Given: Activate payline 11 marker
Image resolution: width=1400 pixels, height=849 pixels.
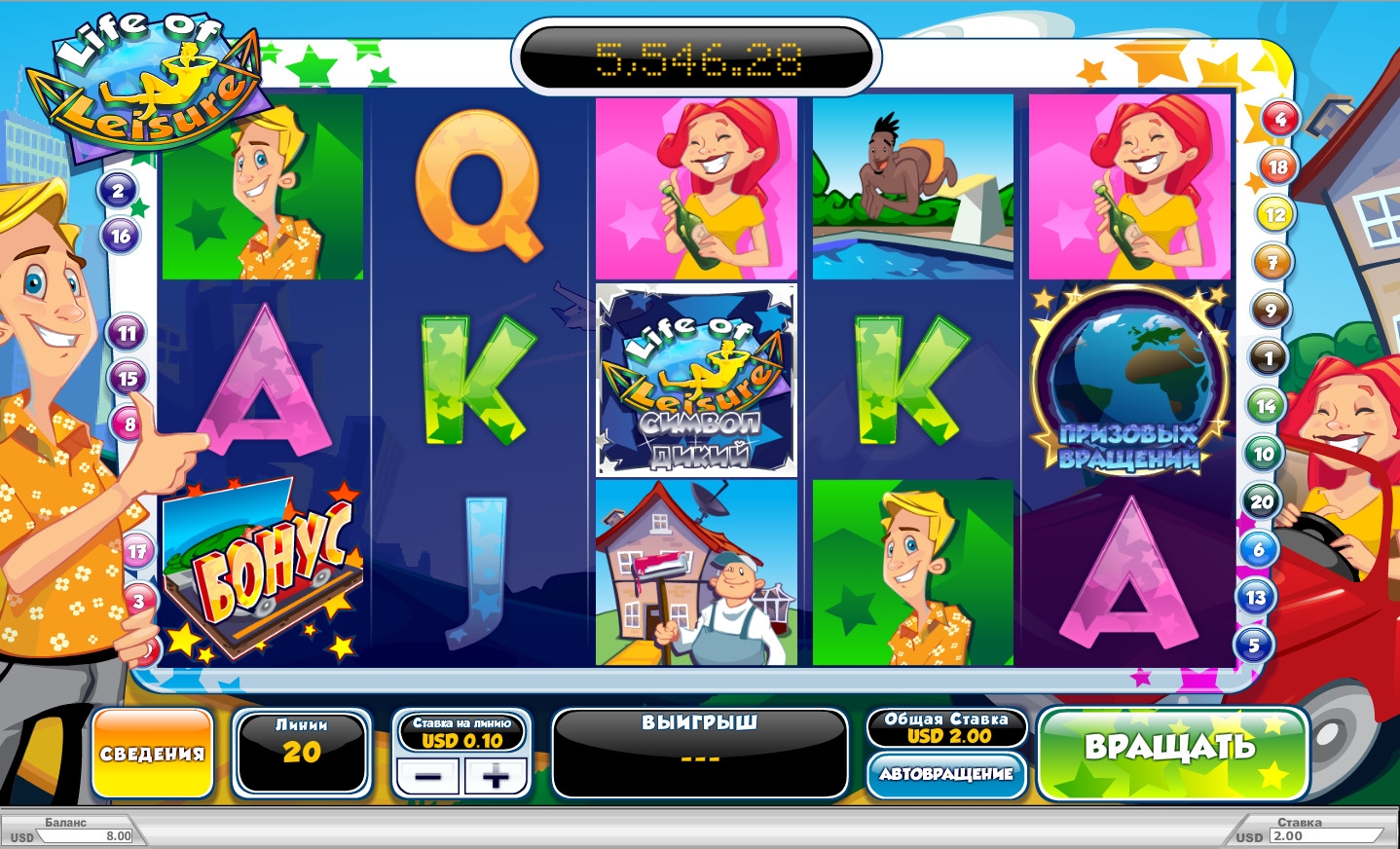Looking at the screenshot, I should click(127, 333).
